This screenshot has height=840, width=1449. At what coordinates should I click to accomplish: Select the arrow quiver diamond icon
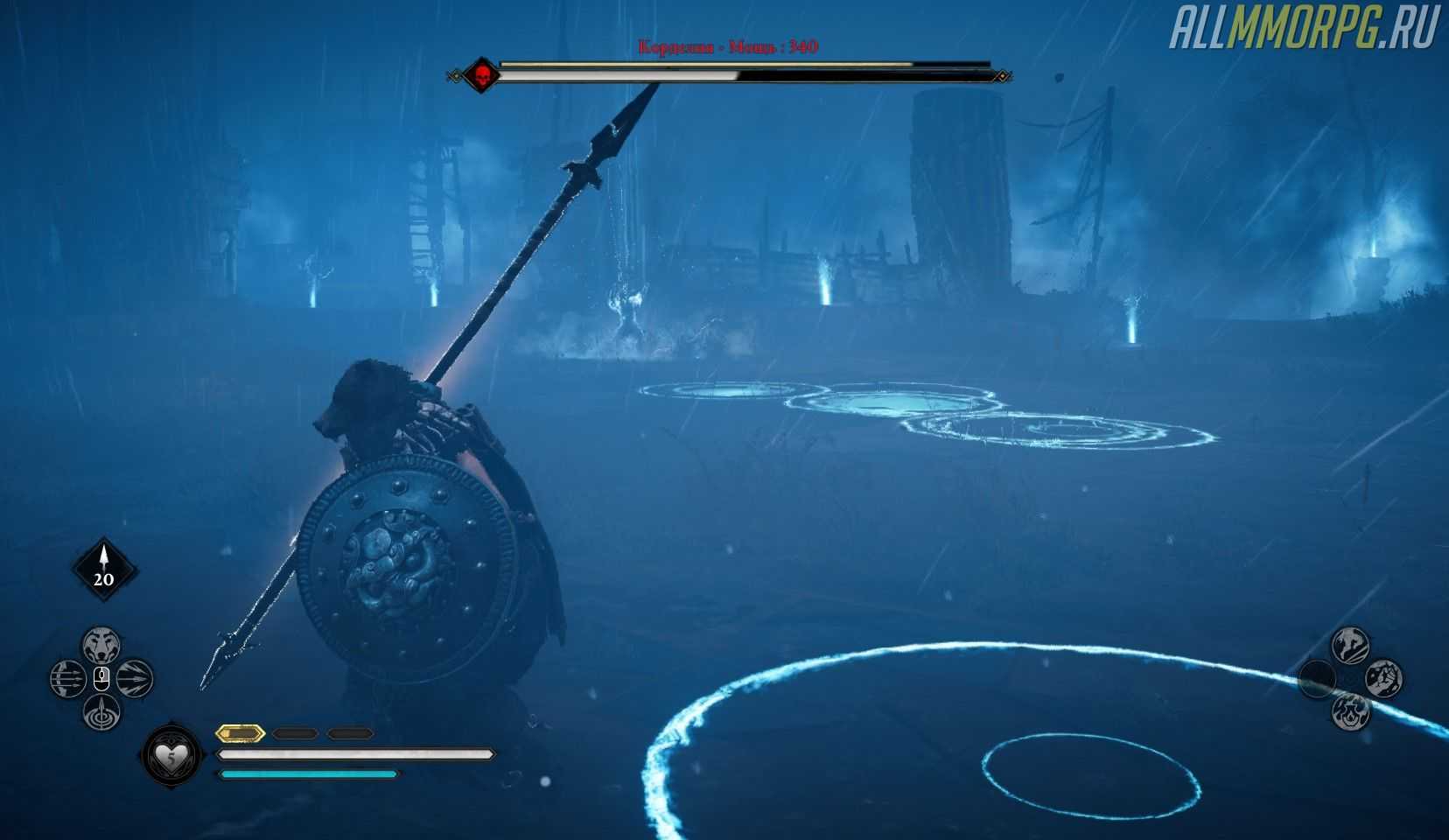click(104, 570)
